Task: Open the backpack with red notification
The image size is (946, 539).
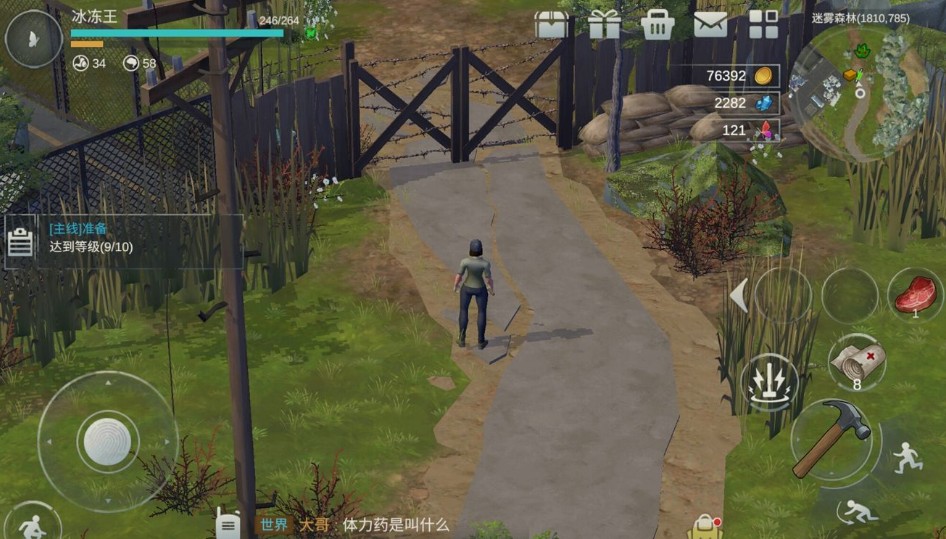Action: 705,526
